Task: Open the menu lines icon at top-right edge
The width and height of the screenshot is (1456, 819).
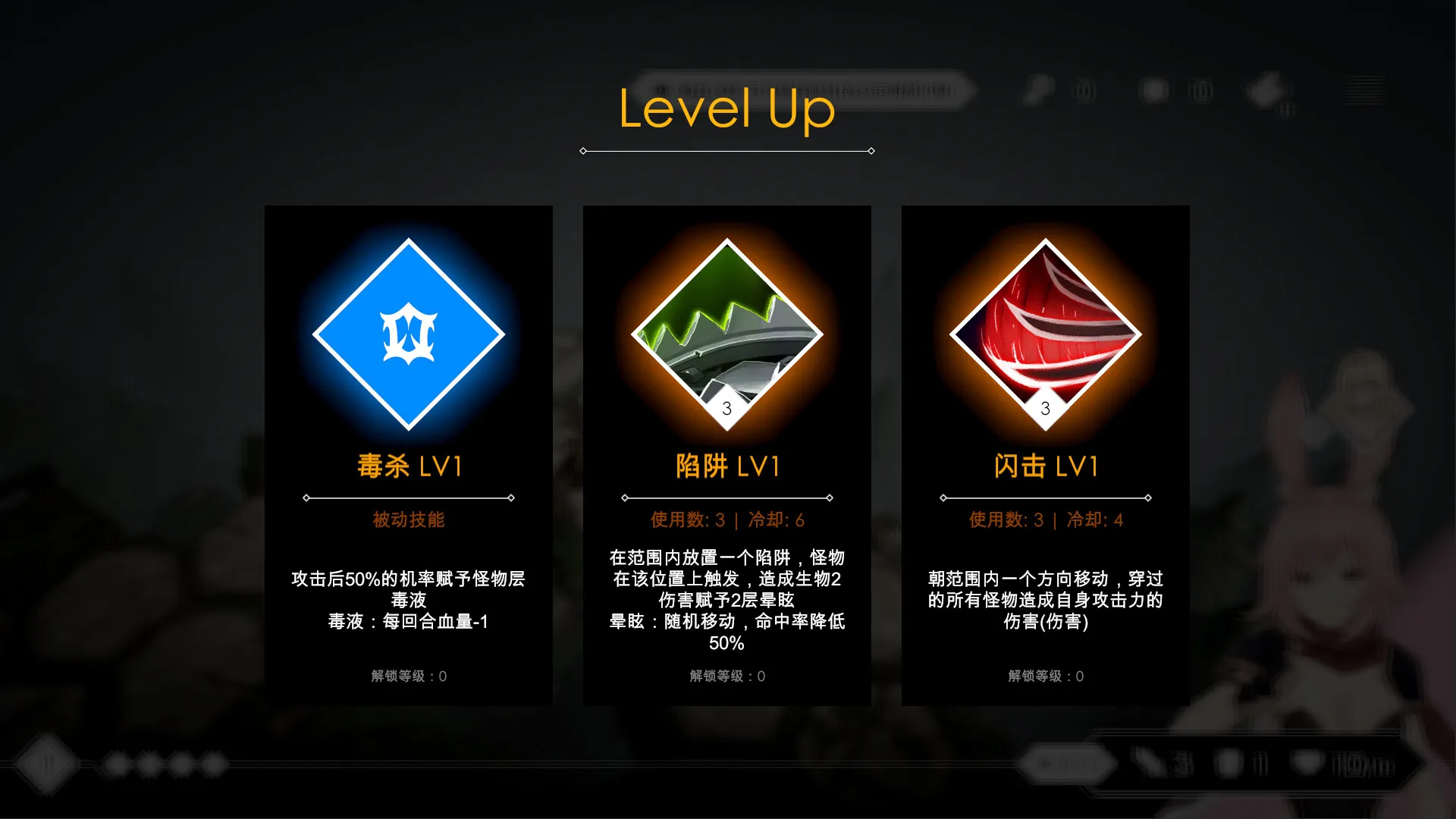Action: click(x=1365, y=89)
